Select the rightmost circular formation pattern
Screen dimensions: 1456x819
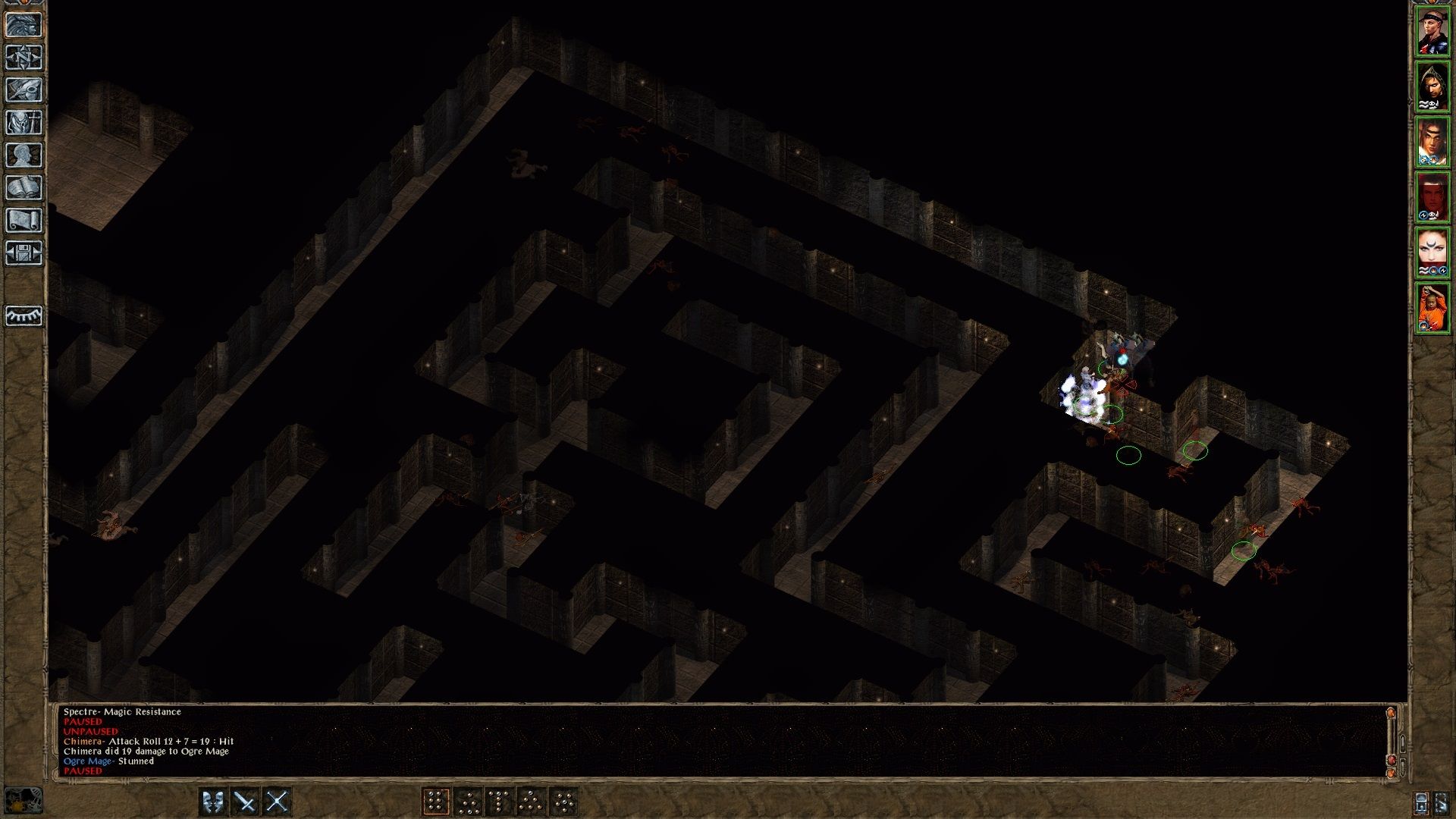pos(563,799)
